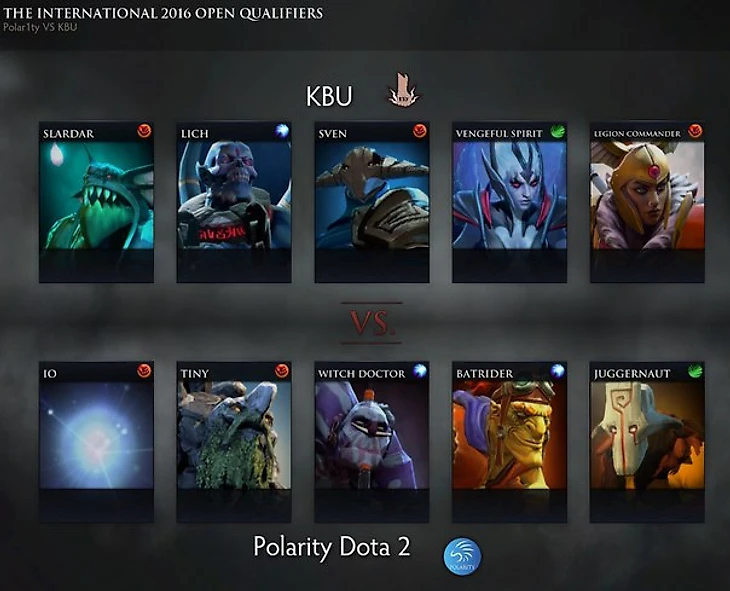Select the Witch Doctor hero card

click(x=371, y=442)
